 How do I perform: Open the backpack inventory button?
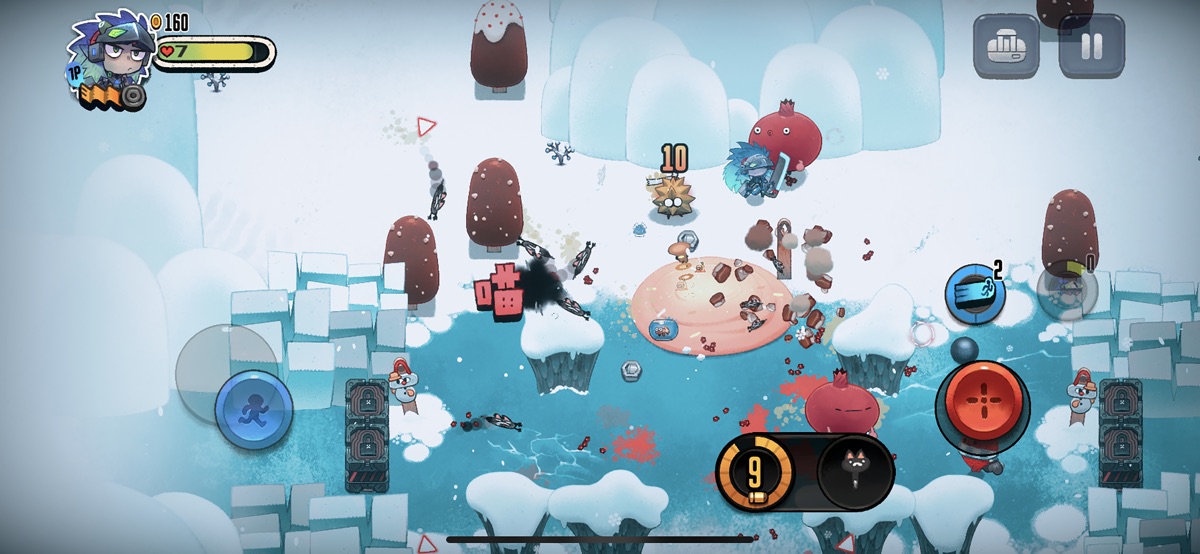coord(1006,46)
